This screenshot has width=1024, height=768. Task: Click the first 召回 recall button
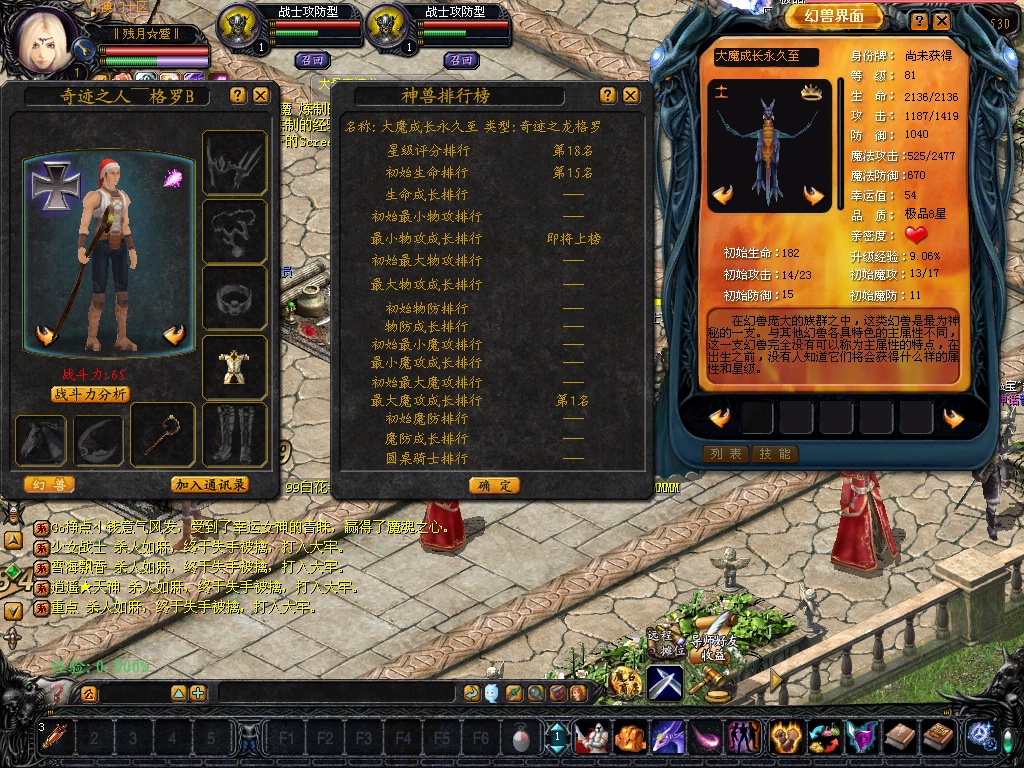point(312,60)
